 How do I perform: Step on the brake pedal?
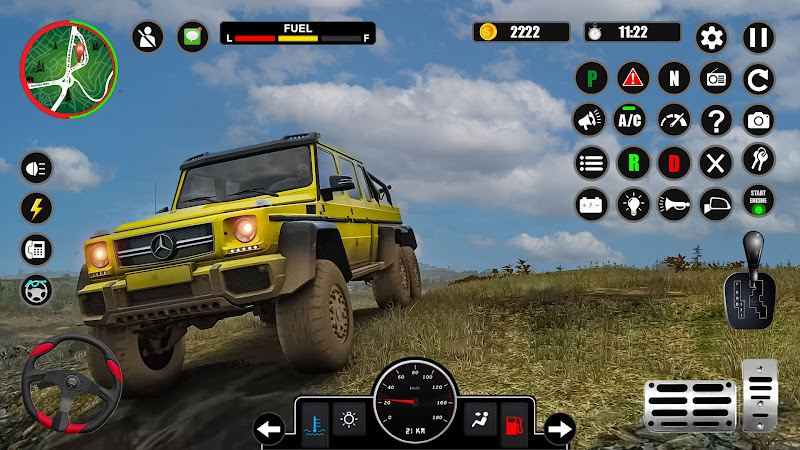[689, 404]
